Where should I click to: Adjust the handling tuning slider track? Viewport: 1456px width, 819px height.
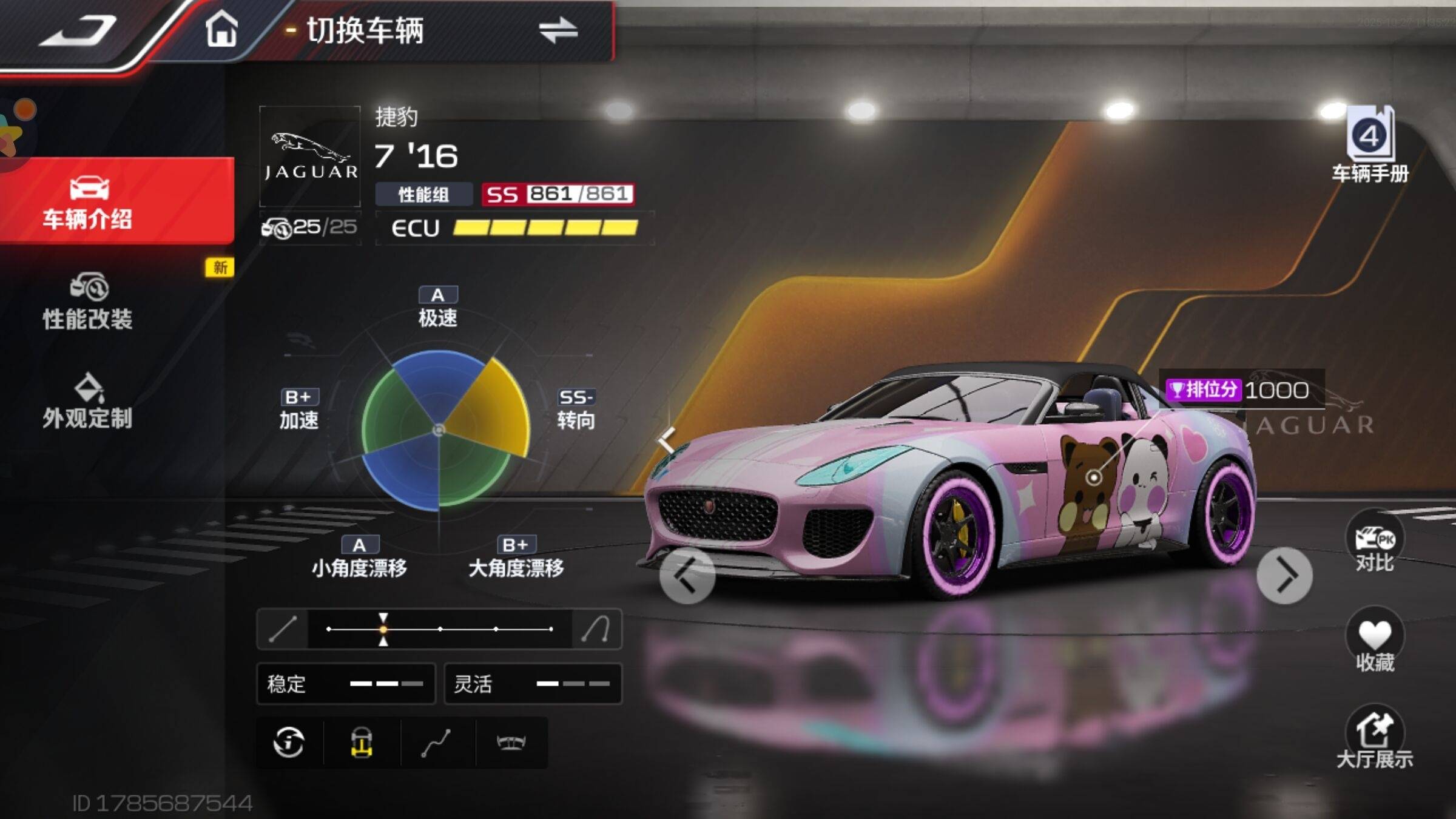440,629
